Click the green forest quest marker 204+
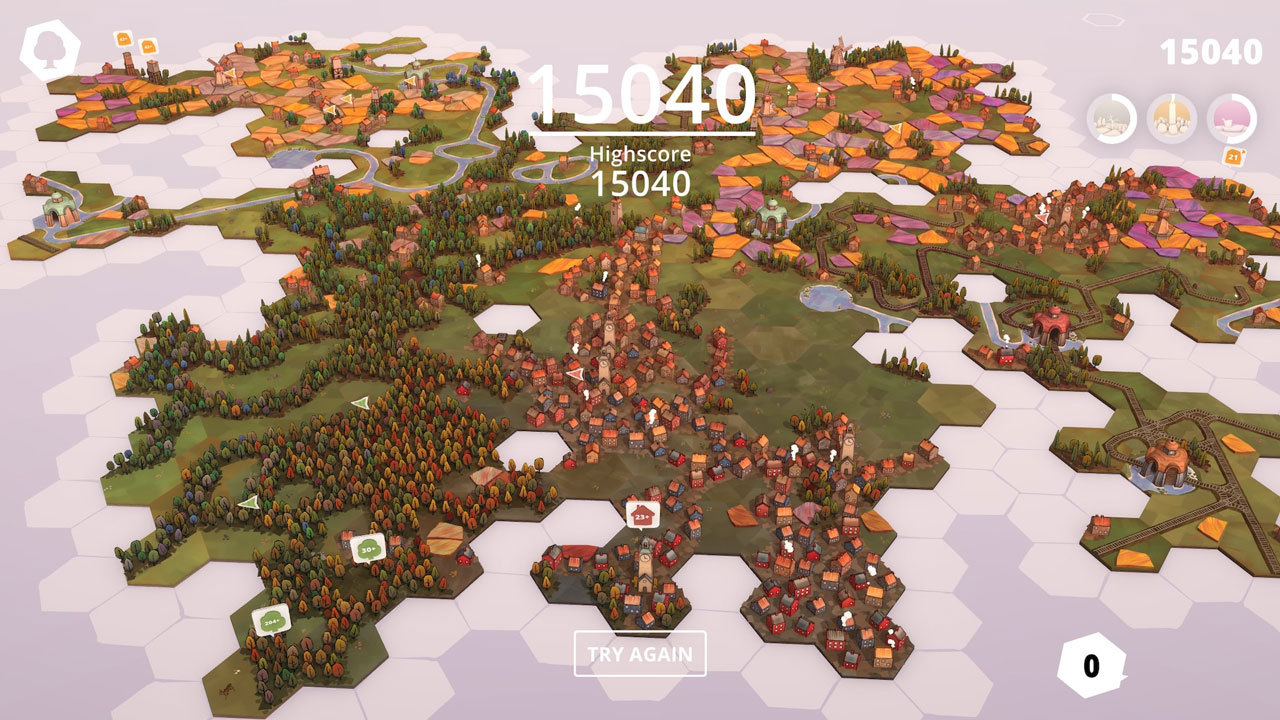 coord(271,619)
